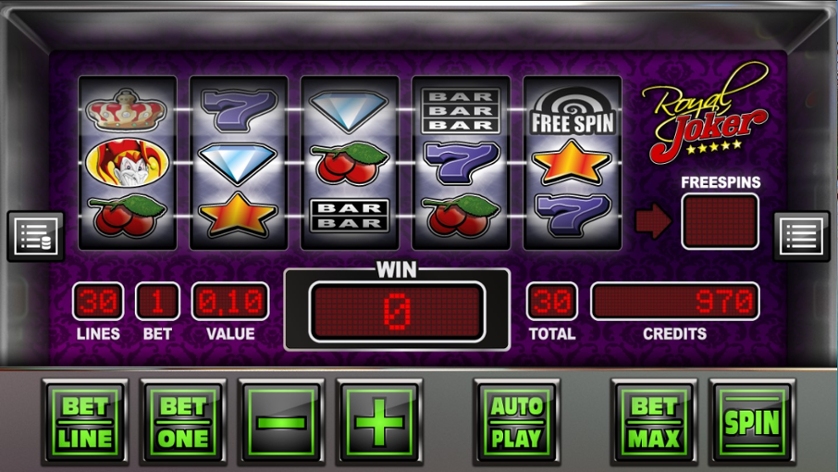This screenshot has height=472, width=838.
Task: Open the plain list icon without coins
Action: 802,236
